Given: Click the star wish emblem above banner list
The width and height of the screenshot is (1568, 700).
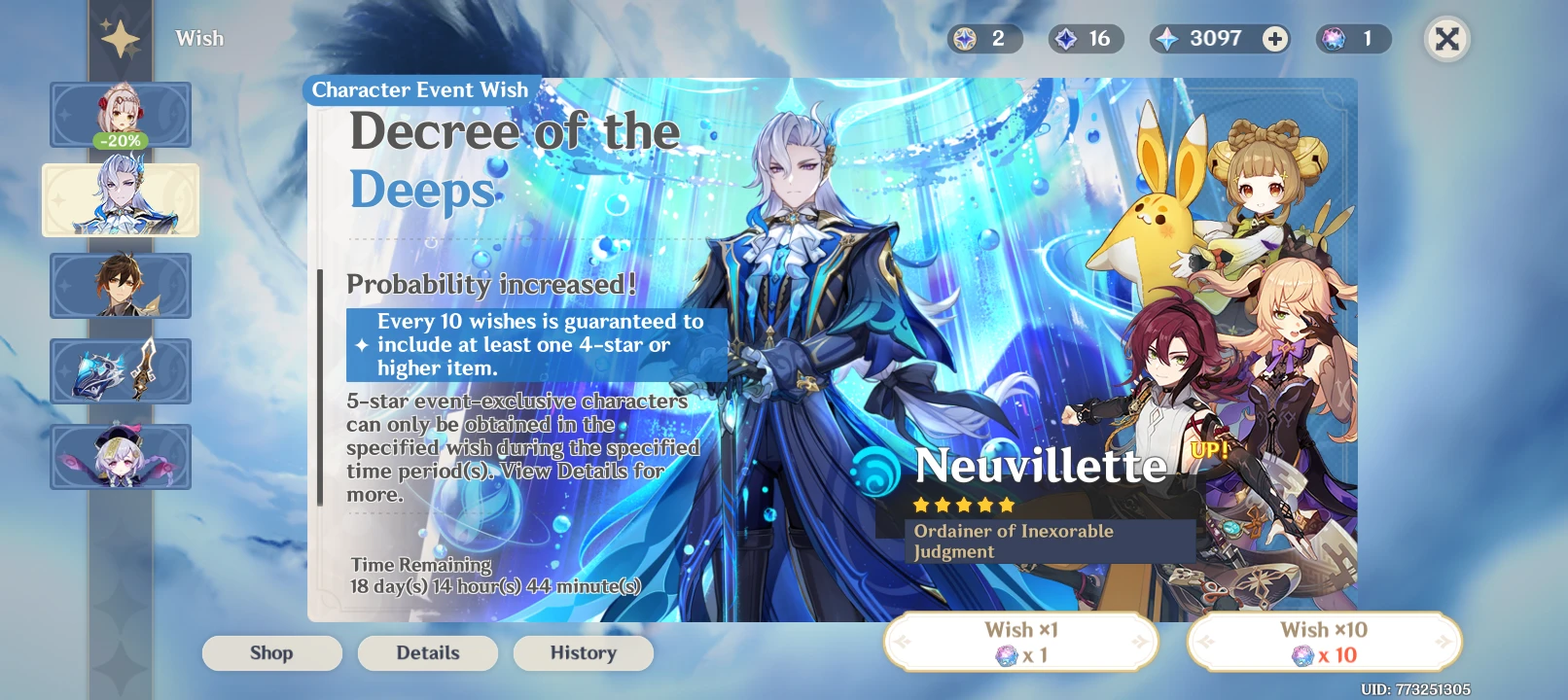Looking at the screenshot, I should (121, 37).
